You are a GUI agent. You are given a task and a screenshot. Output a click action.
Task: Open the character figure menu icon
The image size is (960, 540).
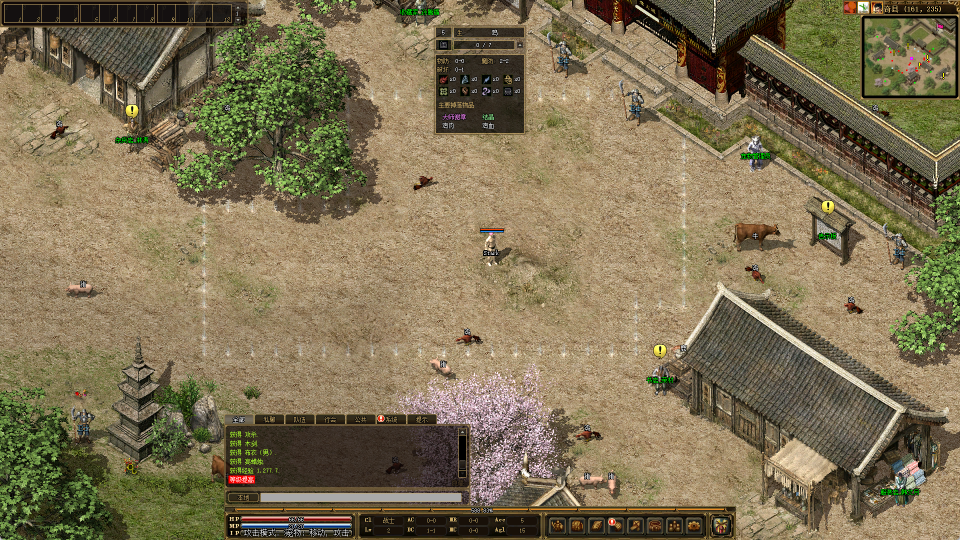(557, 525)
